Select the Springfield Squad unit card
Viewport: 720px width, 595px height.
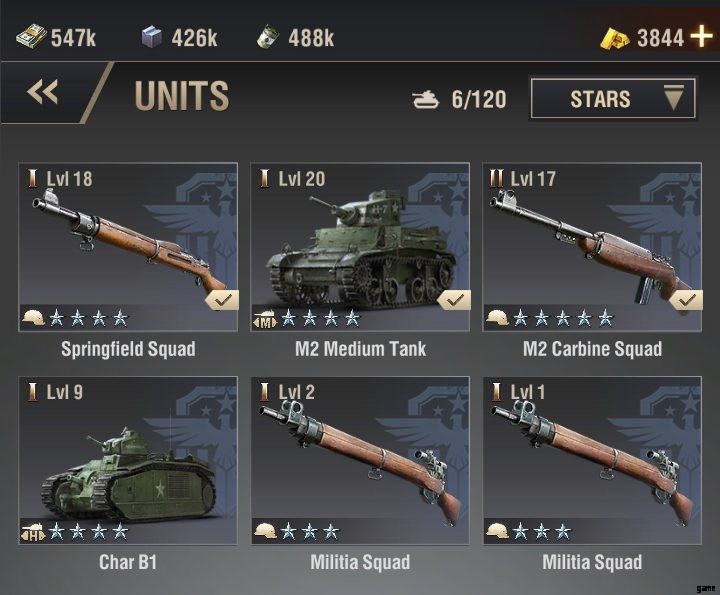pyautogui.click(x=128, y=247)
